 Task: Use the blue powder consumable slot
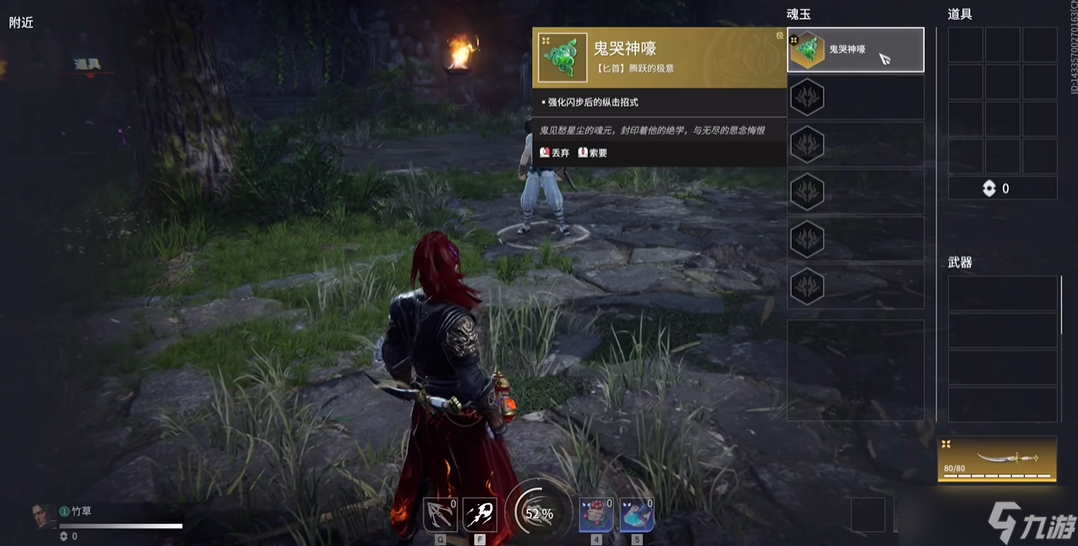coord(637,514)
